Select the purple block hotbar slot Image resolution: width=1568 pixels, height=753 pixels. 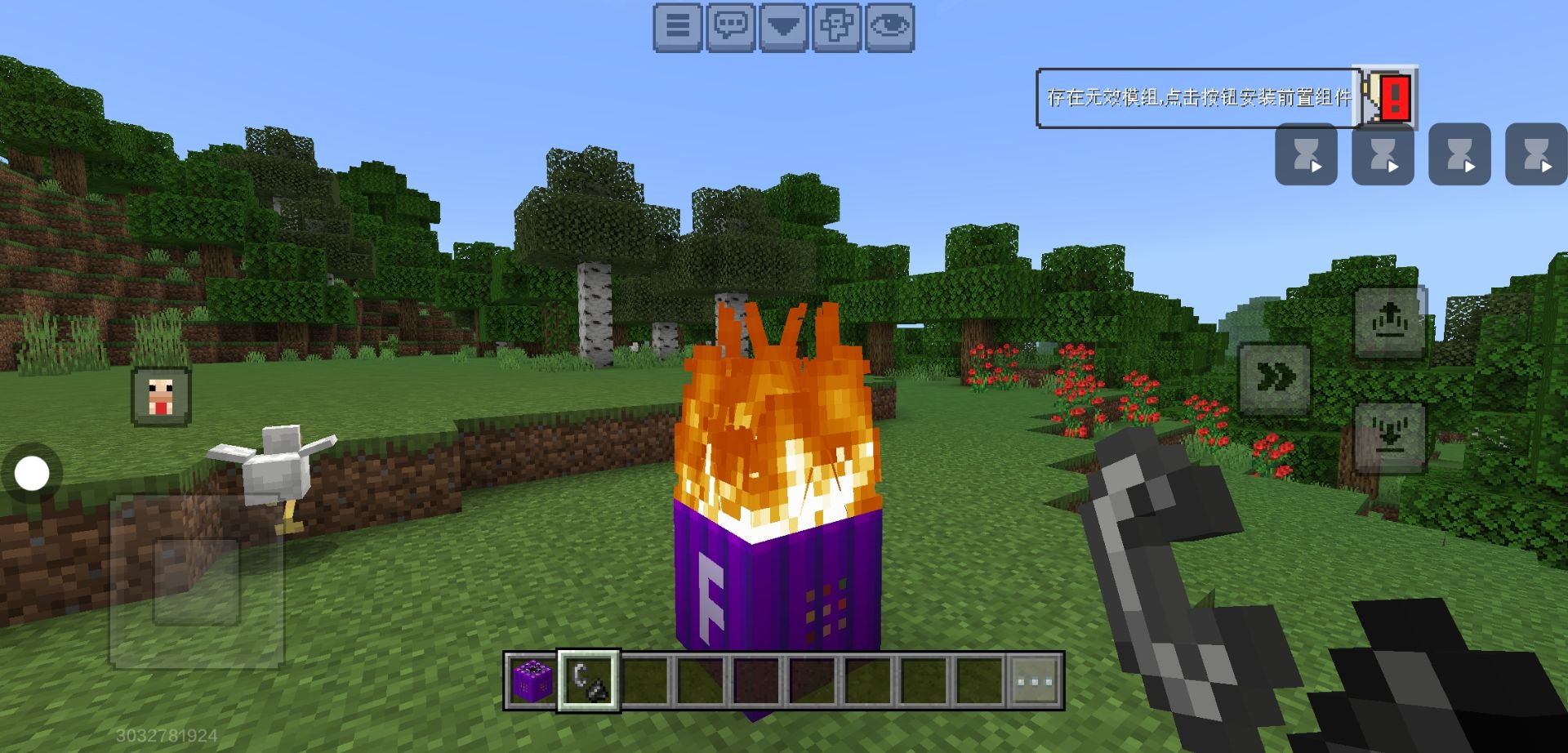coord(532,681)
